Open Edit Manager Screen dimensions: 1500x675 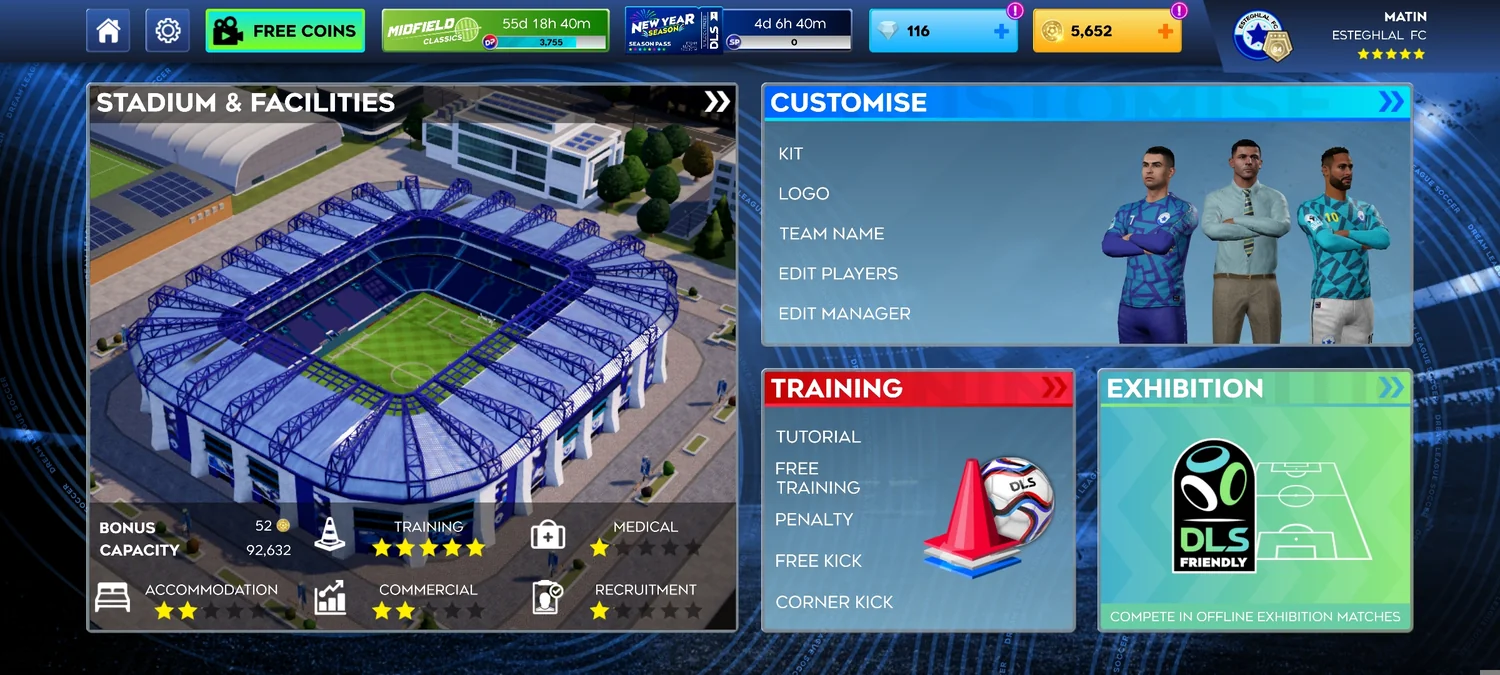coord(844,314)
